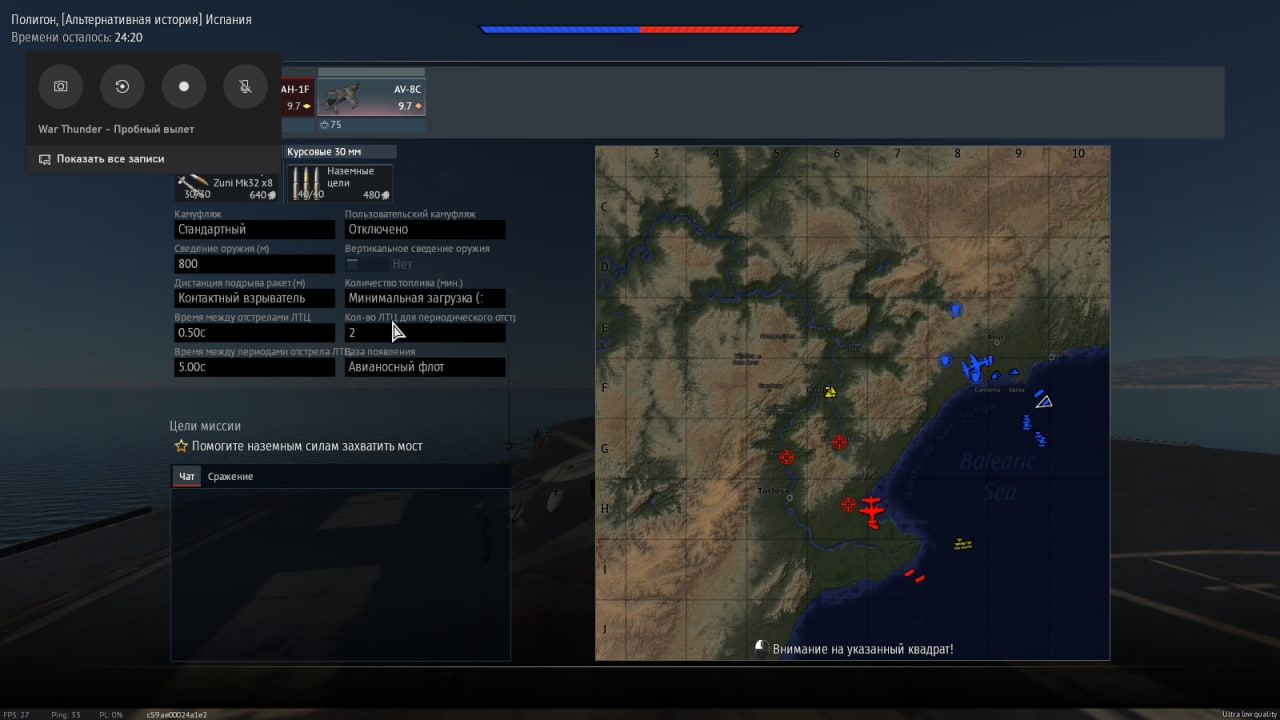
Task: Take a screenshot with the camera overlay button
Action: [x=60, y=87]
